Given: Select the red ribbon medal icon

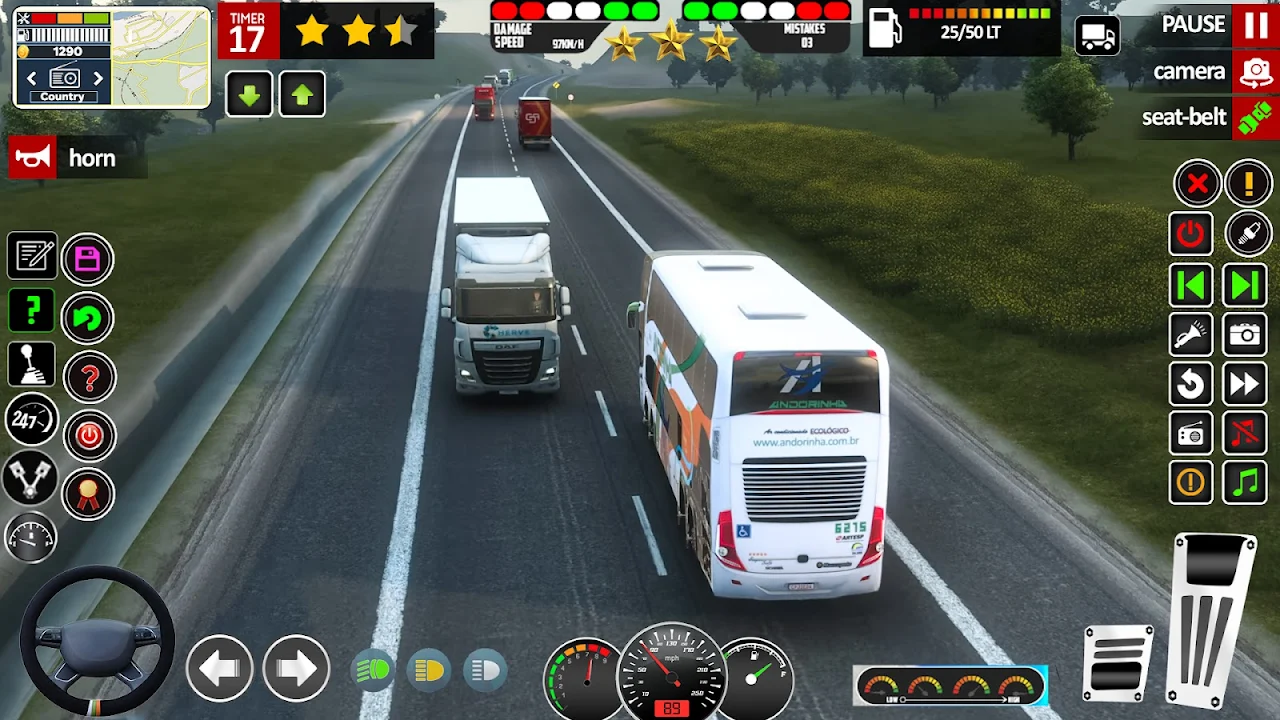Looking at the screenshot, I should (x=89, y=494).
